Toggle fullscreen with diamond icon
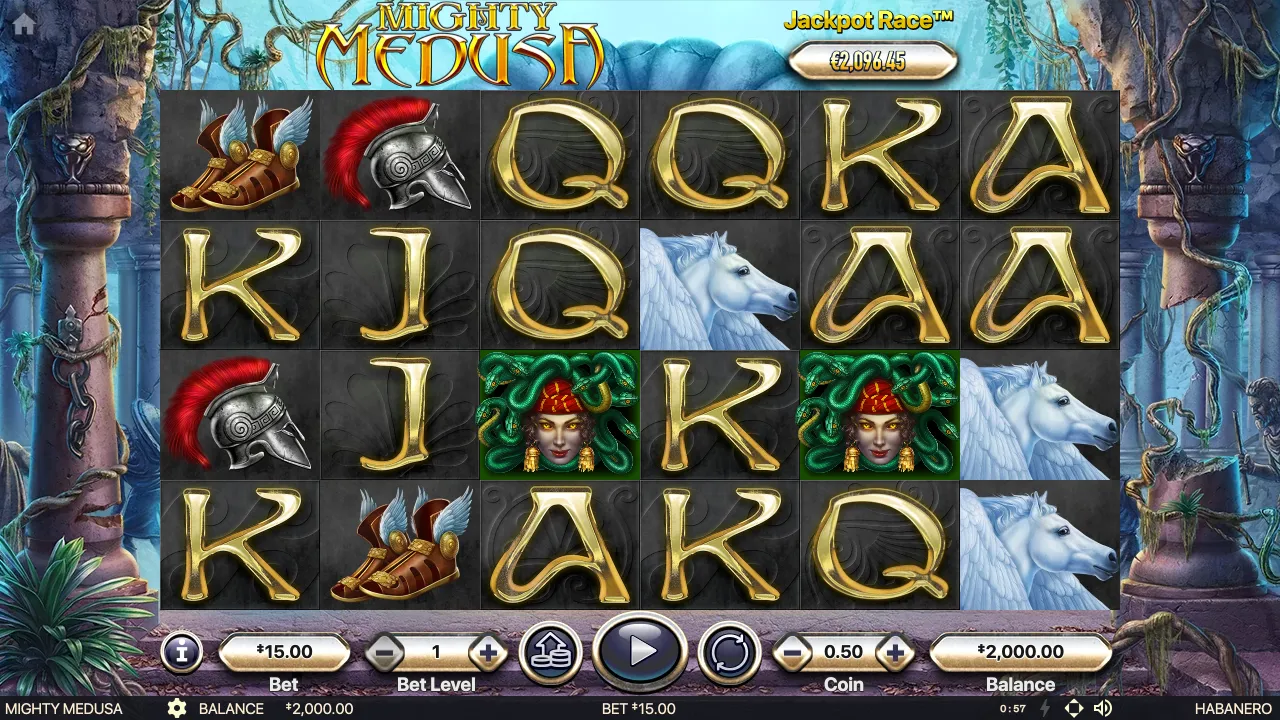The height and width of the screenshot is (720, 1280). point(1073,706)
